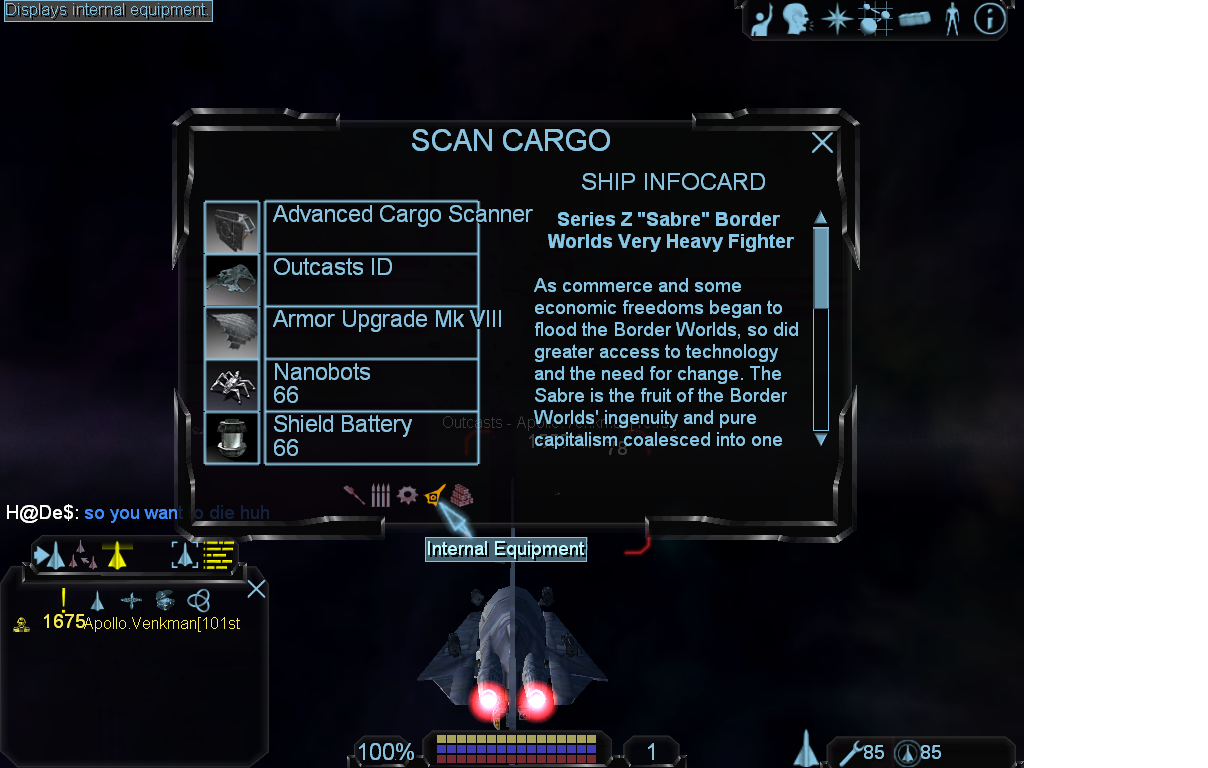The image size is (1208, 768).
Task: Switch to the ammunition bullets tab
Action: tap(380, 495)
